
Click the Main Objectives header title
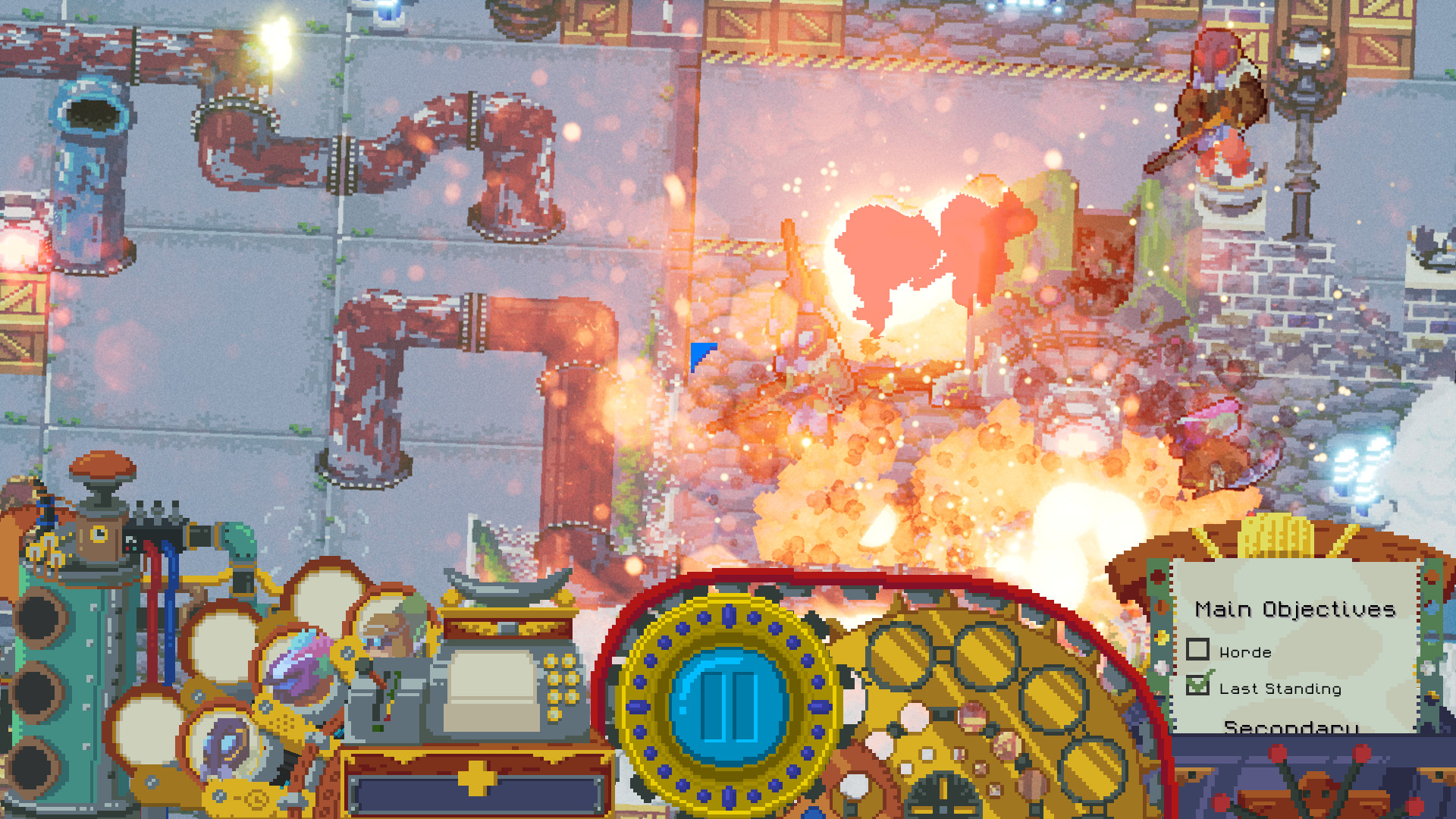pos(1297,608)
